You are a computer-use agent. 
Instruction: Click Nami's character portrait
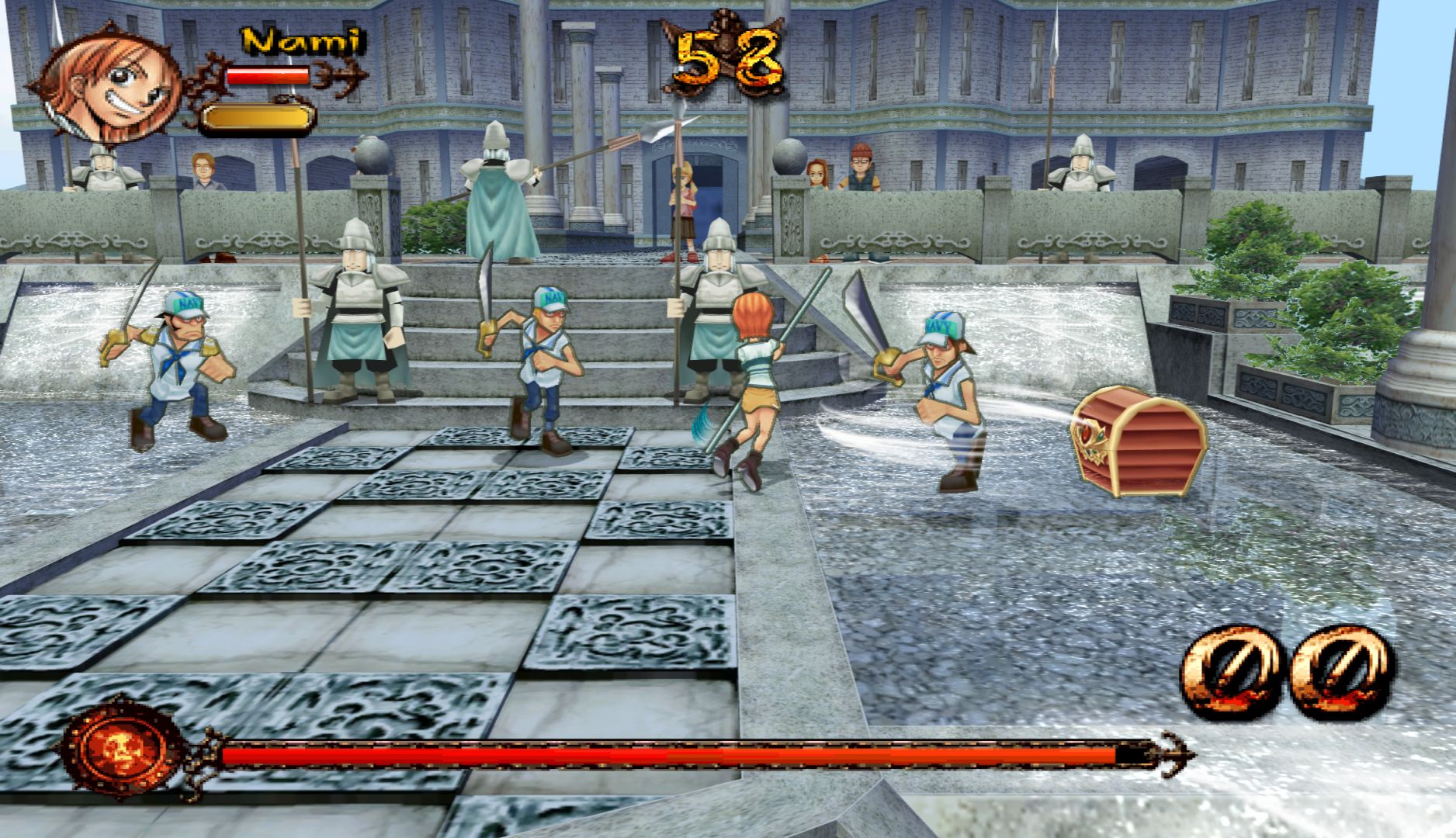coord(109,83)
